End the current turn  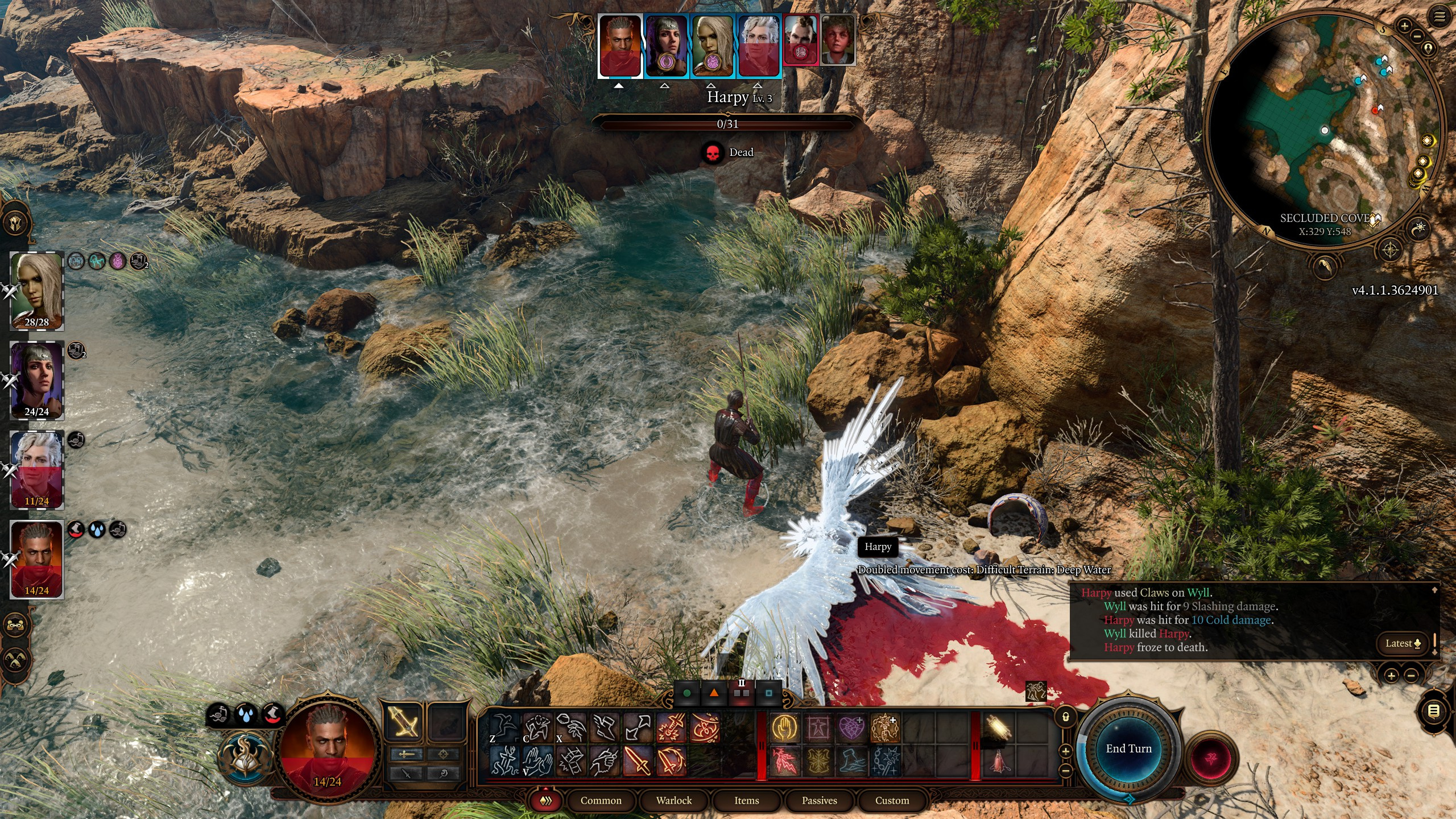[1128, 748]
